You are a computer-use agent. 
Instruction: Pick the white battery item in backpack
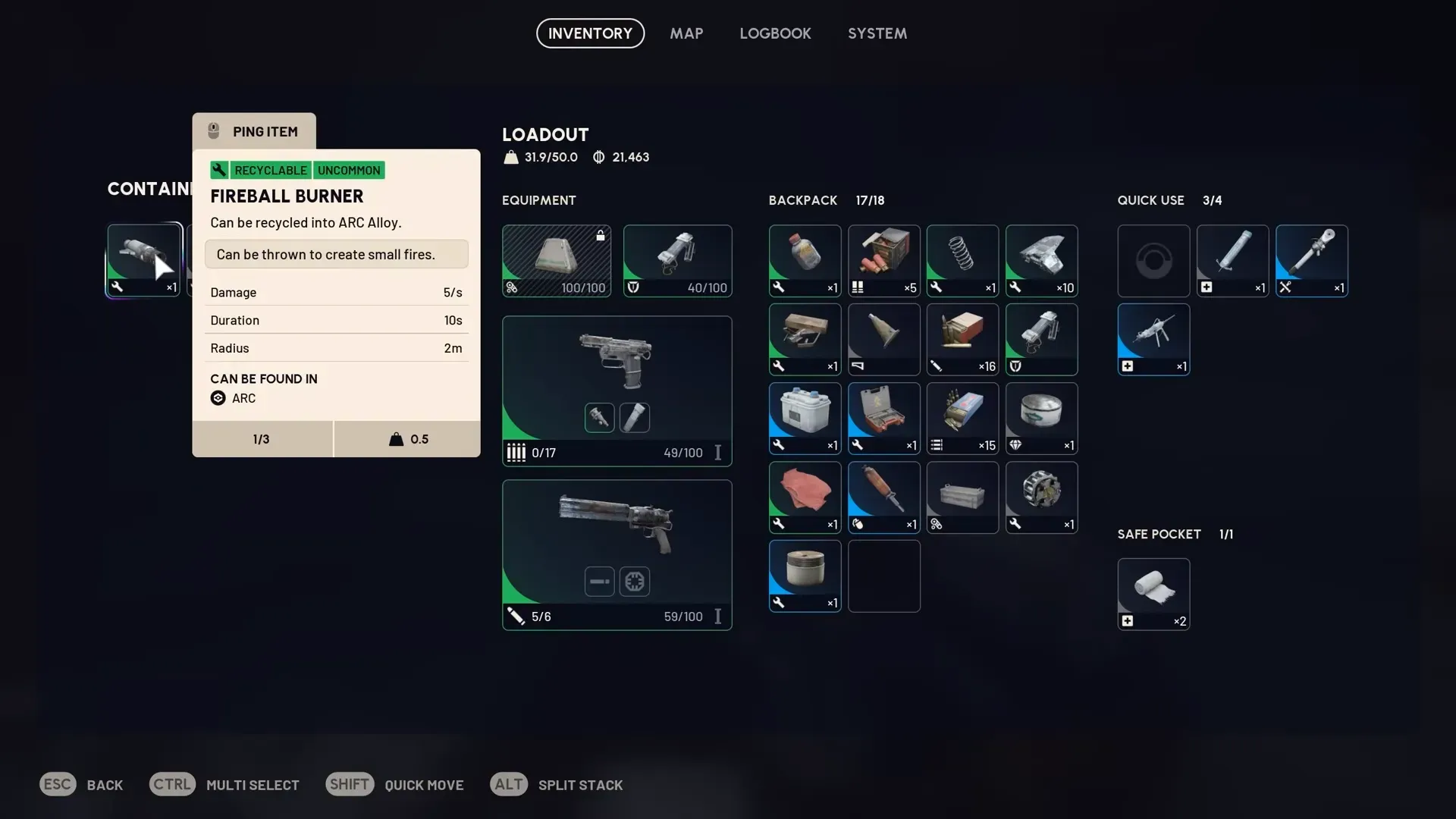805,418
